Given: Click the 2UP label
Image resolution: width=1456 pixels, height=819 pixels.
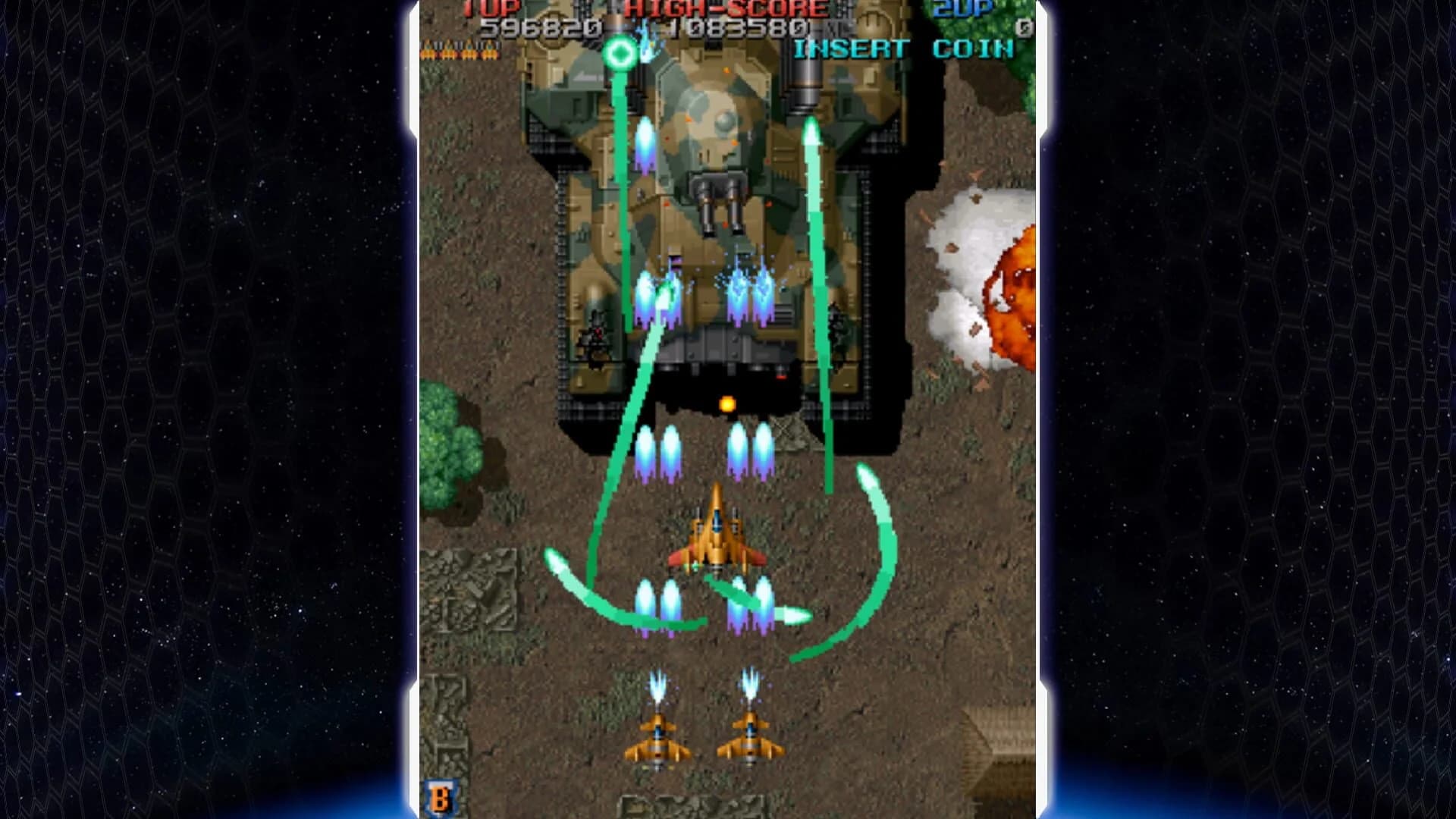Looking at the screenshot, I should click(962, 8).
